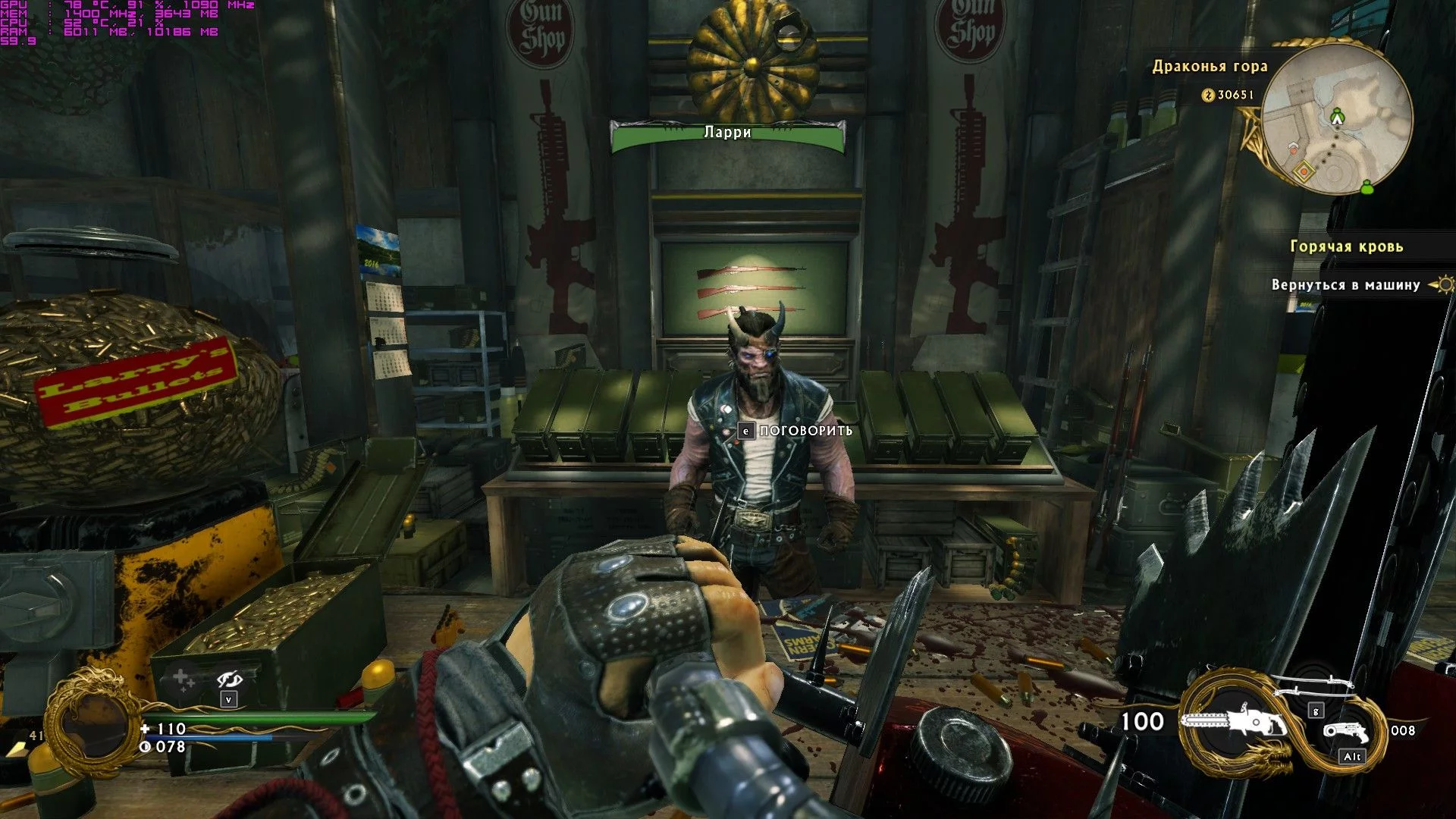Select the chainsaw weapon icon

(1233, 723)
